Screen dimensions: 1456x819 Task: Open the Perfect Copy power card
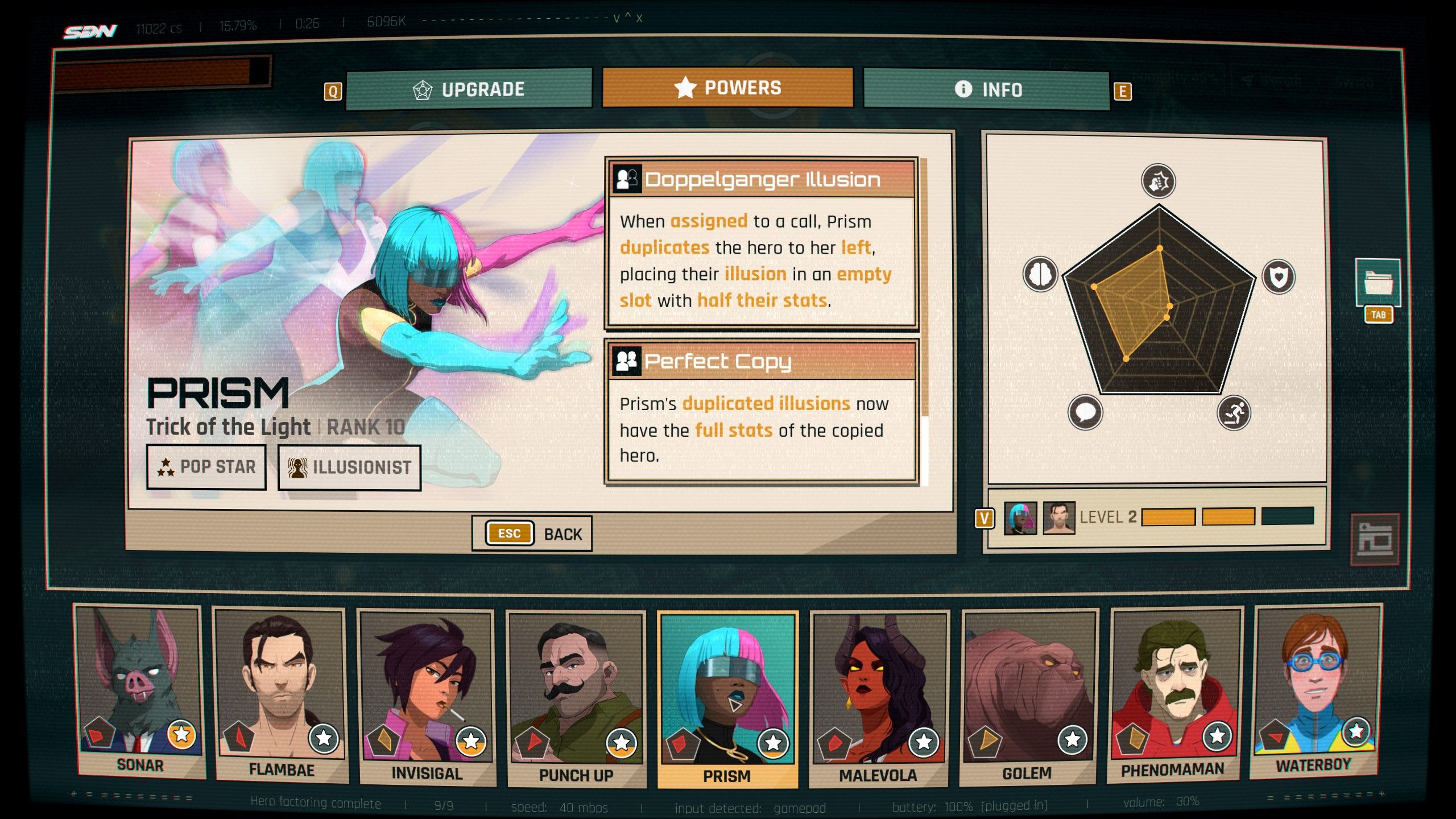(x=761, y=412)
